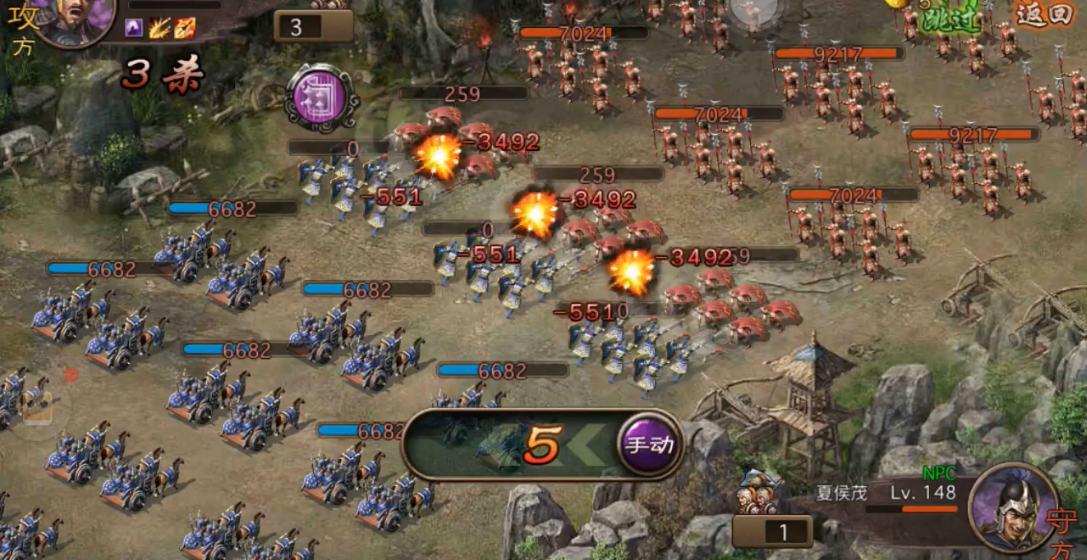The width and height of the screenshot is (1087, 560).
Task: Click the orange flaming arrow skill icon
Action: pos(184,28)
